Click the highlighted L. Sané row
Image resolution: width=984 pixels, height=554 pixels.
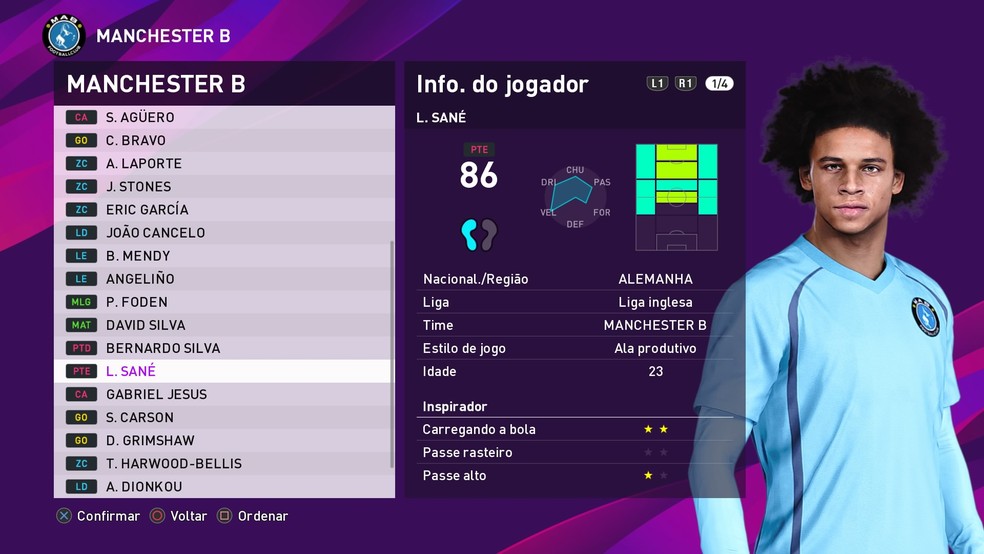coord(224,370)
